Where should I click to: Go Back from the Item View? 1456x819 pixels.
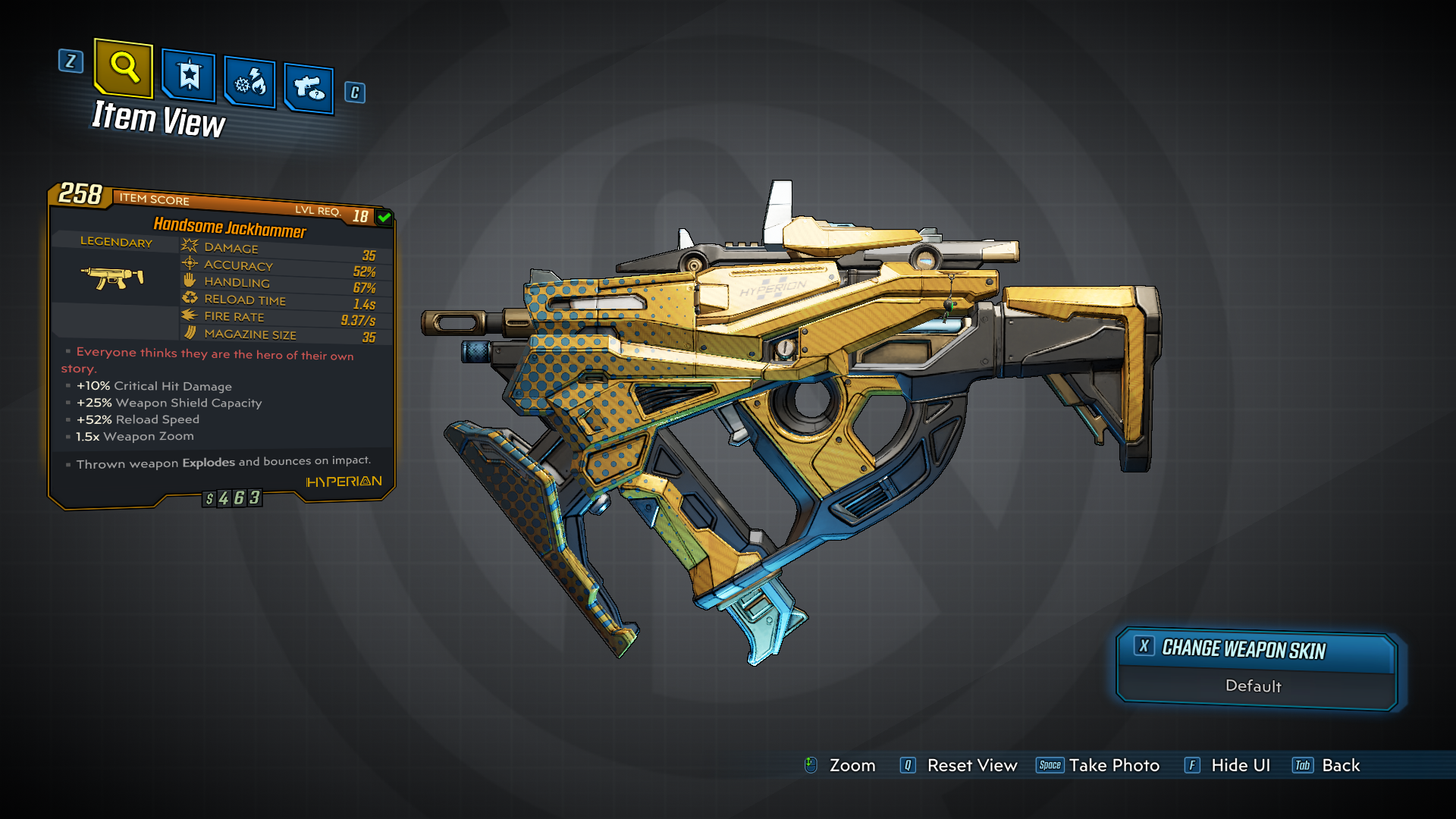pyautogui.click(x=1327, y=765)
